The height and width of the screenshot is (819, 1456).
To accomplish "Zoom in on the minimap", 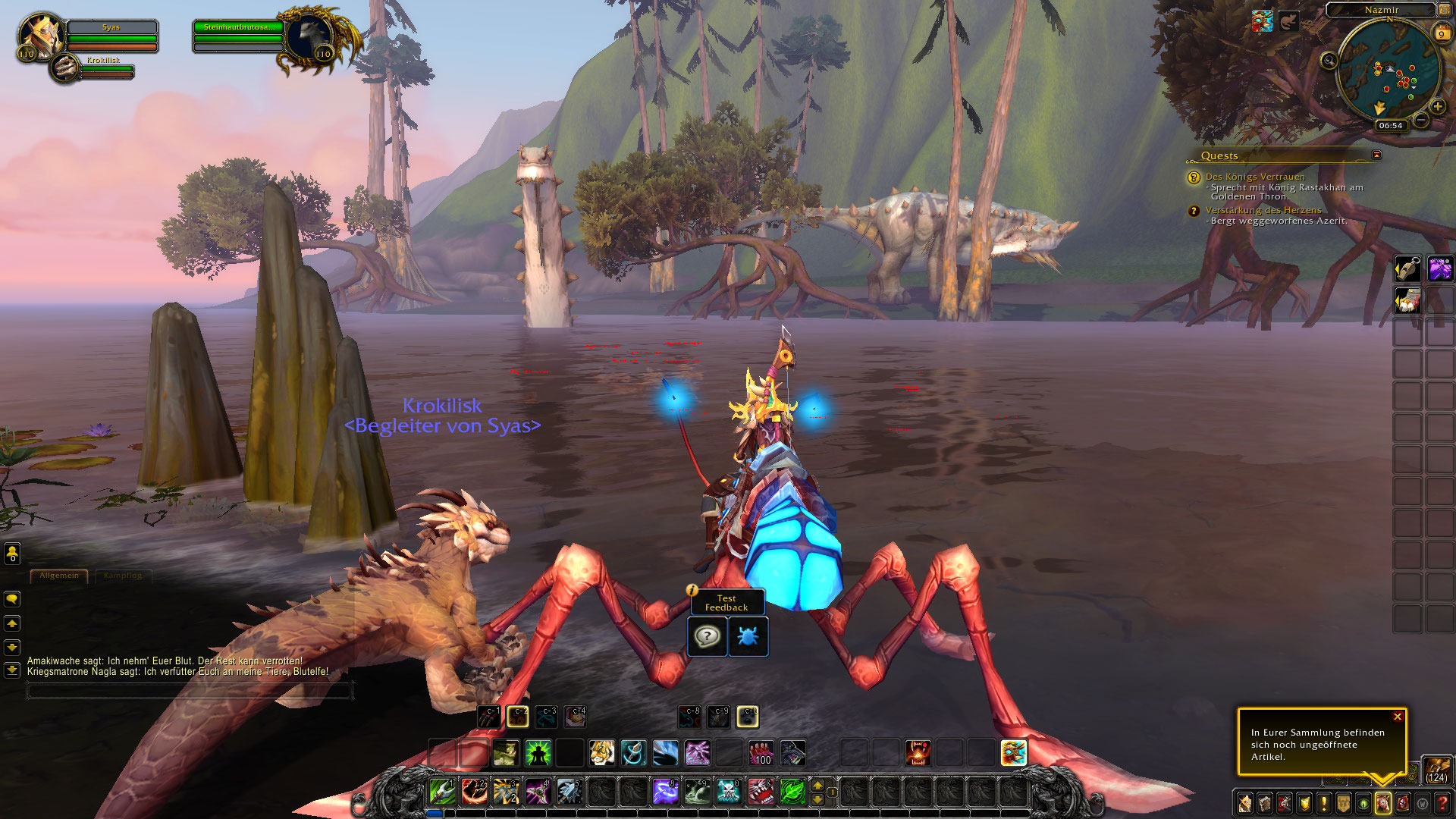I will 1437,107.
